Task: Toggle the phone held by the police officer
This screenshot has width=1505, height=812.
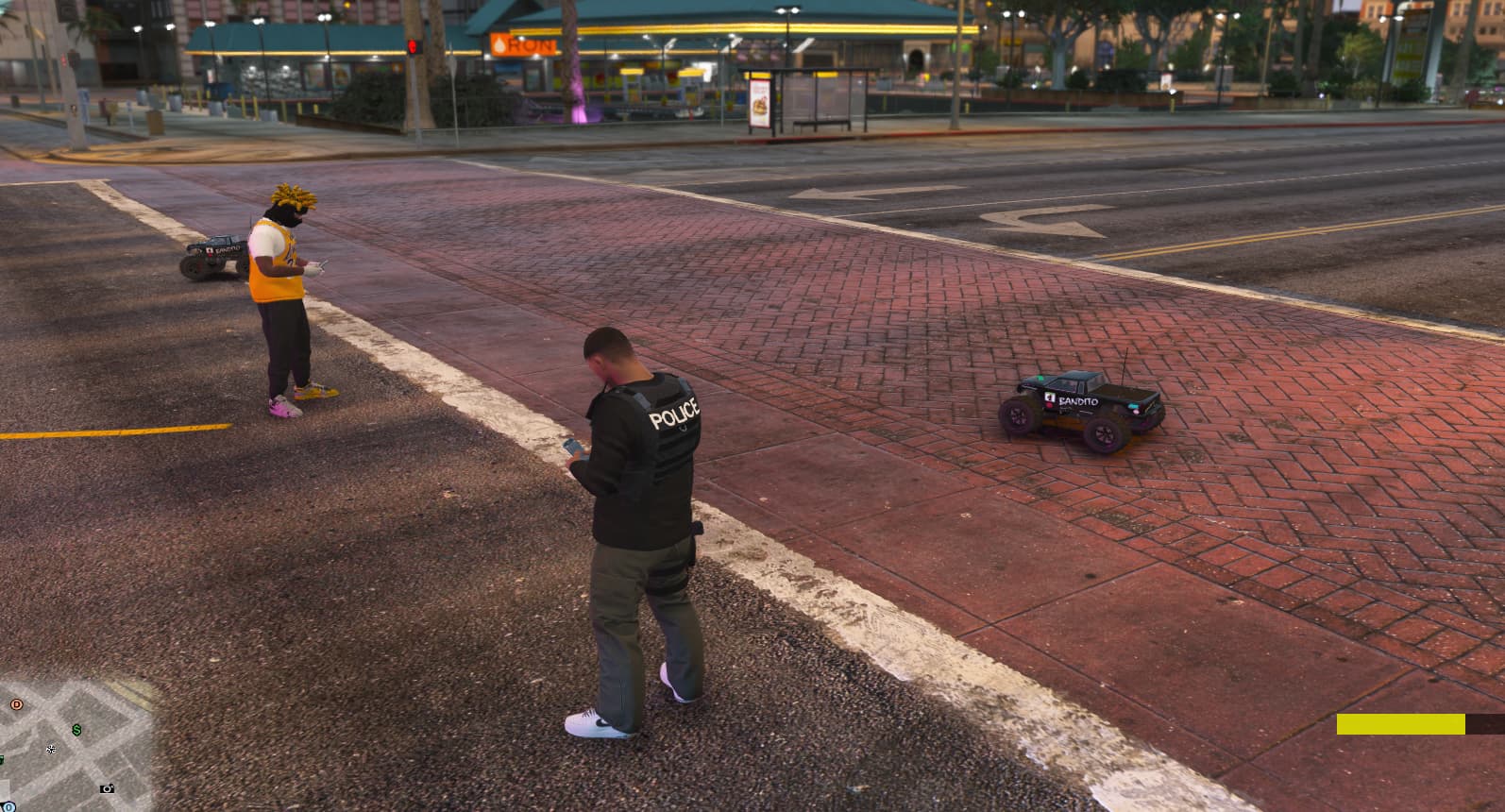Action: click(571, 447)
